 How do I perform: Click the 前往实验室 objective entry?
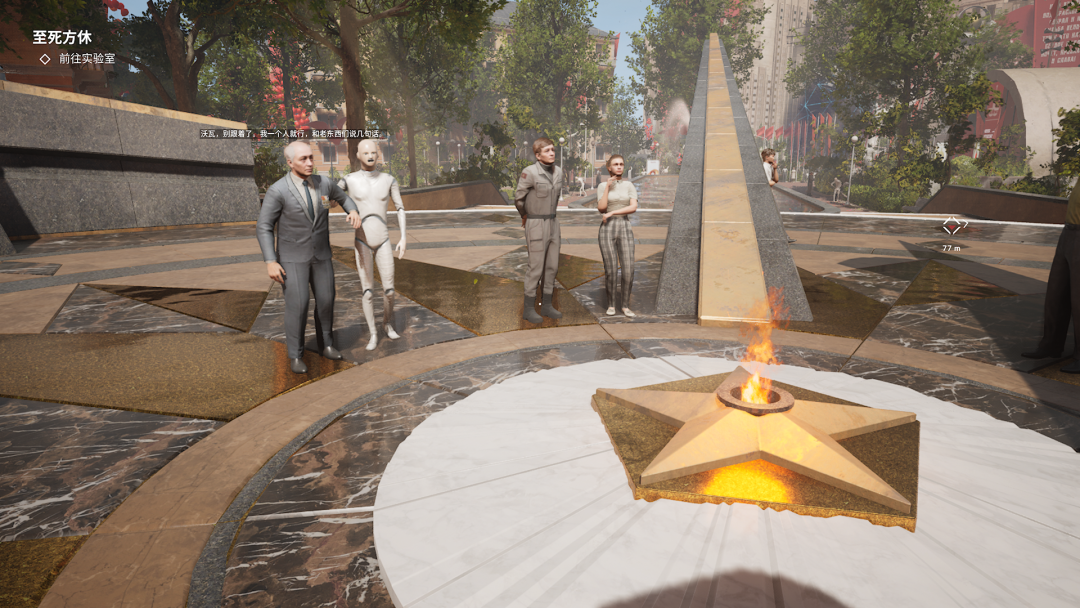[x=86, y=59]
